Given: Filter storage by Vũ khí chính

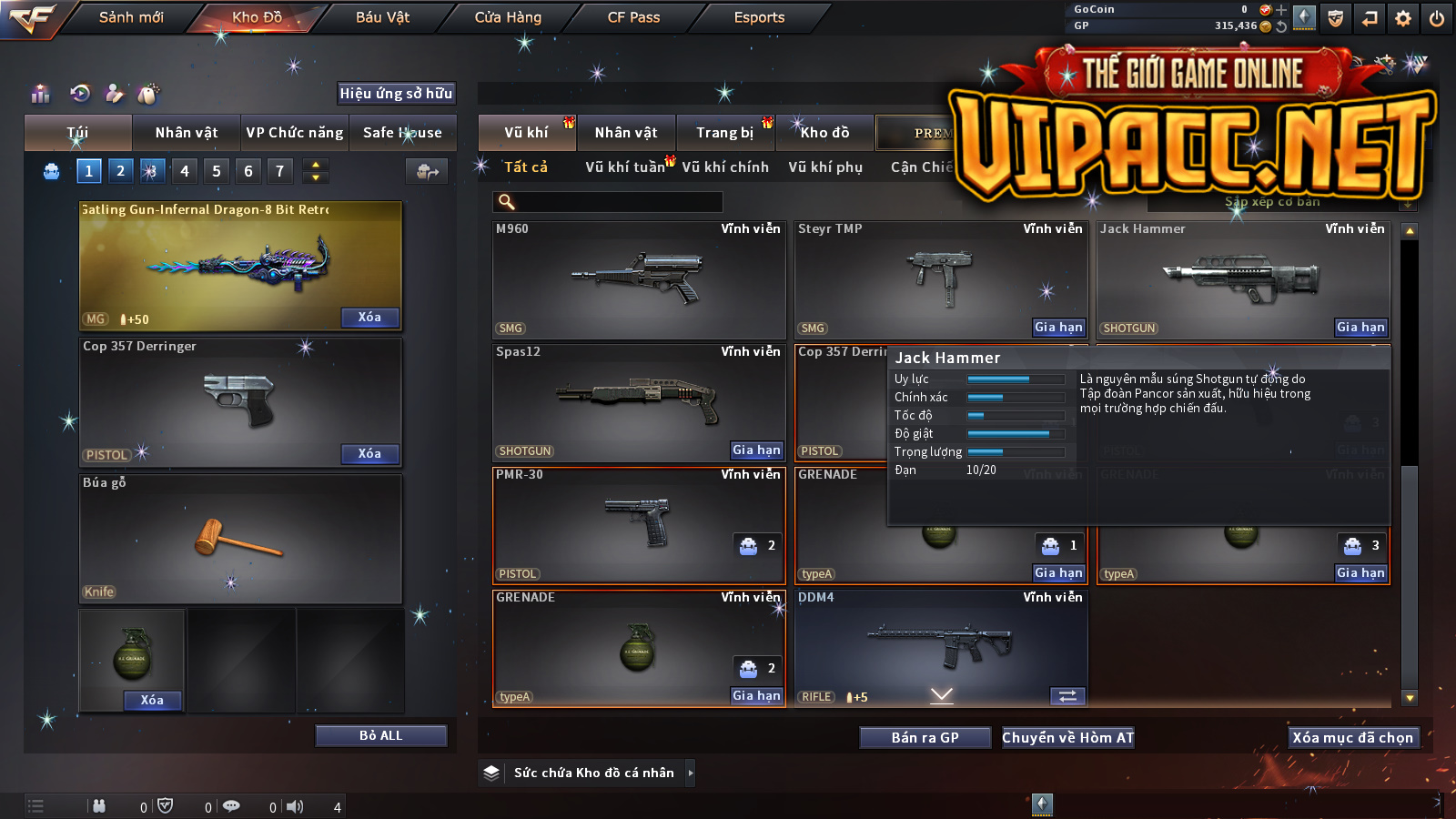Looking at the screenshot, I should (725, 167).
